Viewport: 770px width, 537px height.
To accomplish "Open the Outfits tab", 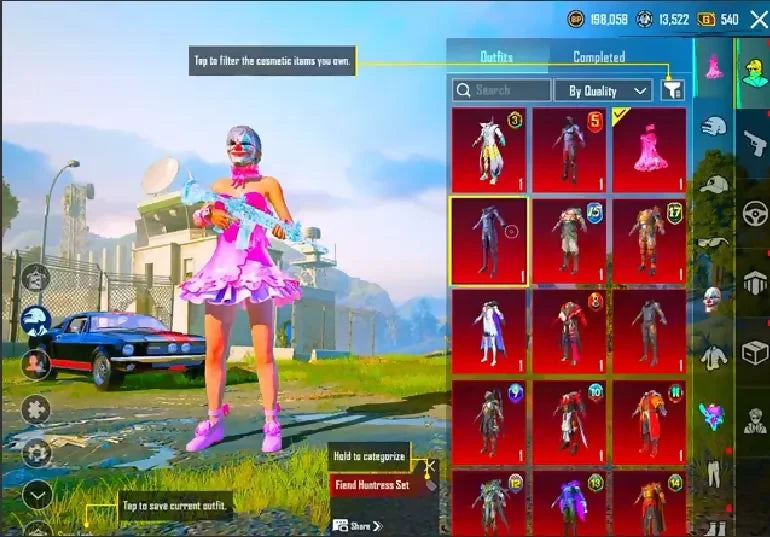I will coord(497,57).
